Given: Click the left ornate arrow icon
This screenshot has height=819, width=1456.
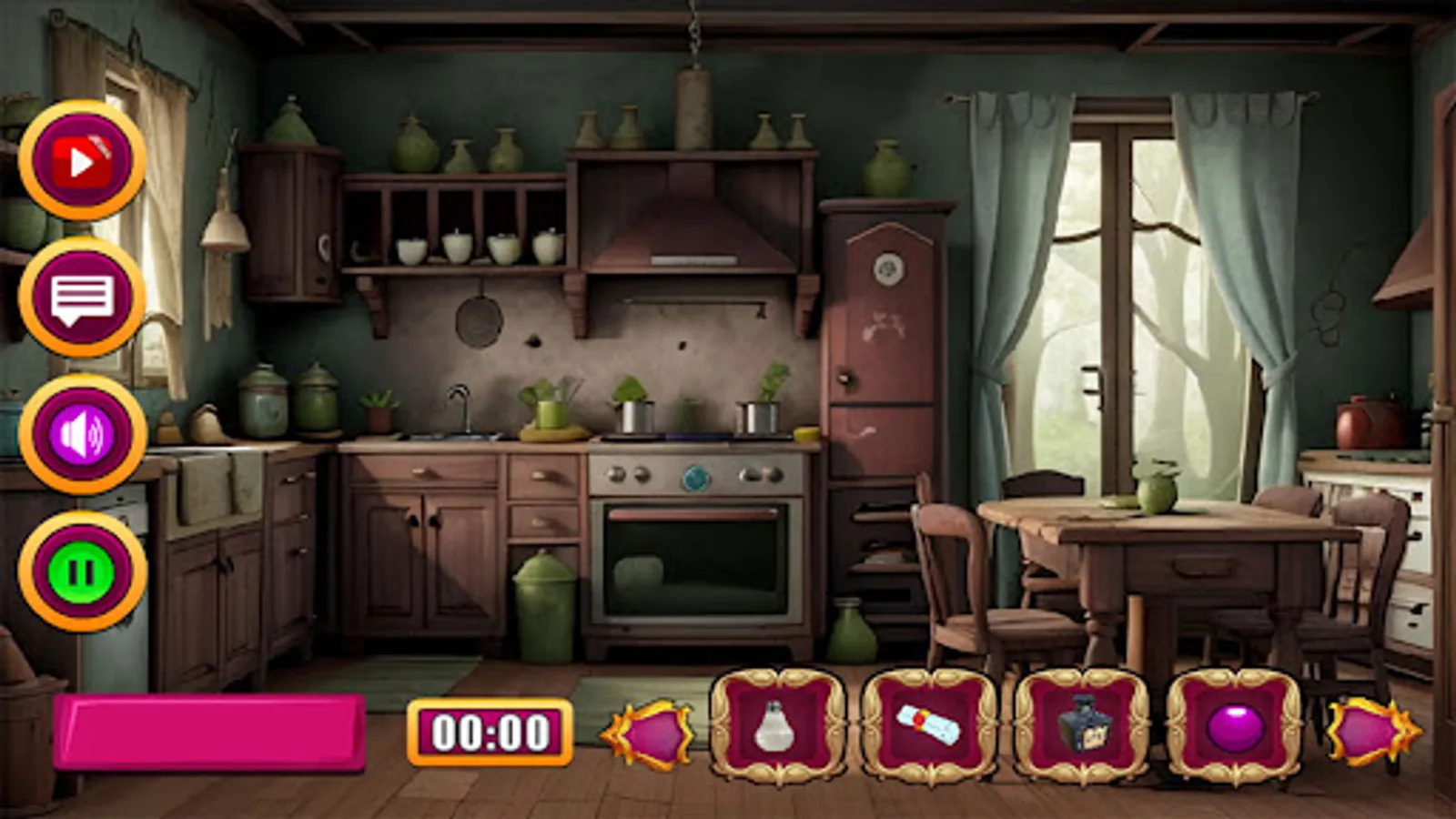Looking at the screenshot, I should click(652, 733).
